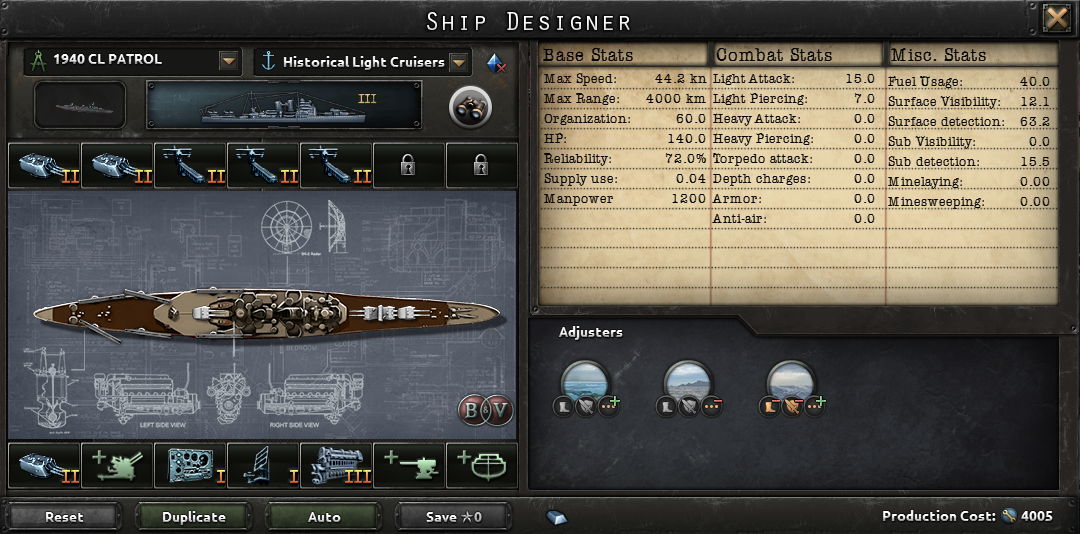Click the binoculars role icon

click(x=467, y=107)
